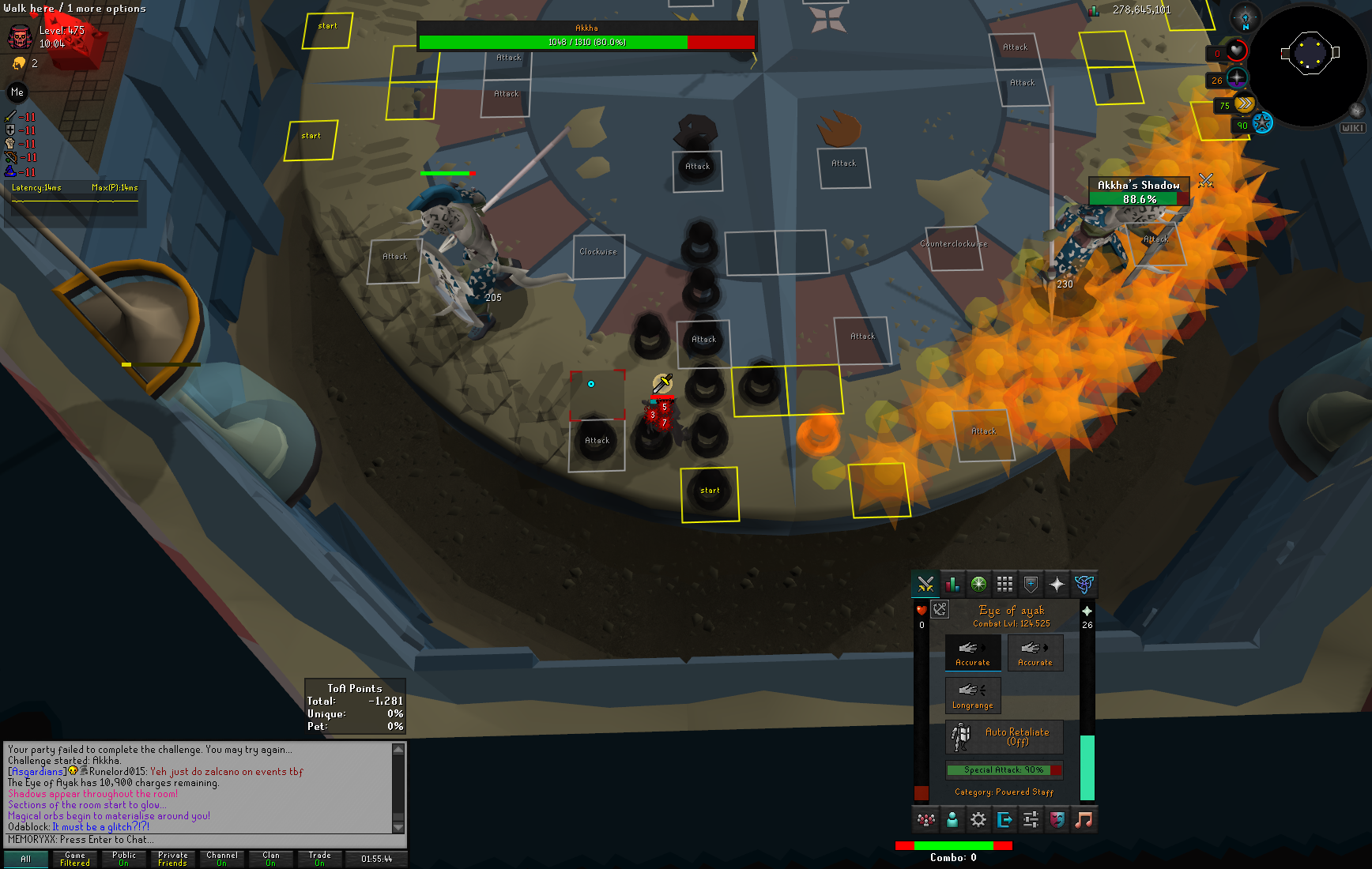Toggle the Auto Retaliate button
The width and height of the screenshot is (1372, 869).
(x=1004, y=736)
